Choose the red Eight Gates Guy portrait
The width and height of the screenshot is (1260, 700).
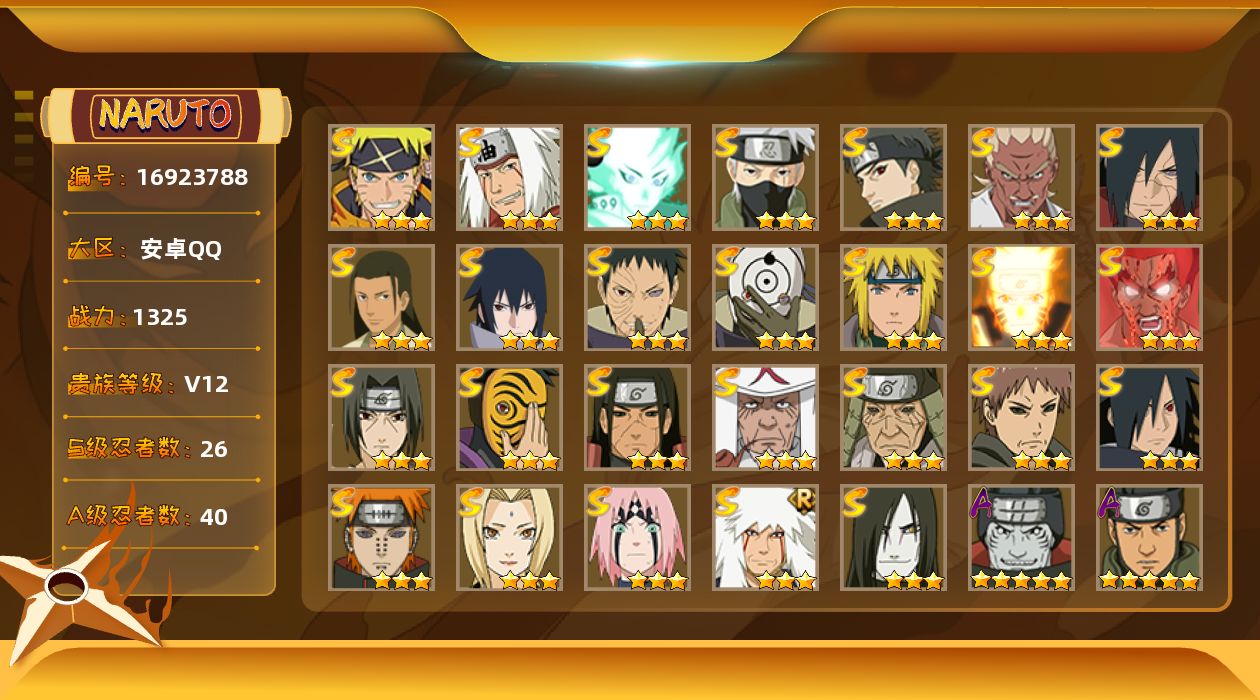pyautogui.click(x=1149, y=297)
